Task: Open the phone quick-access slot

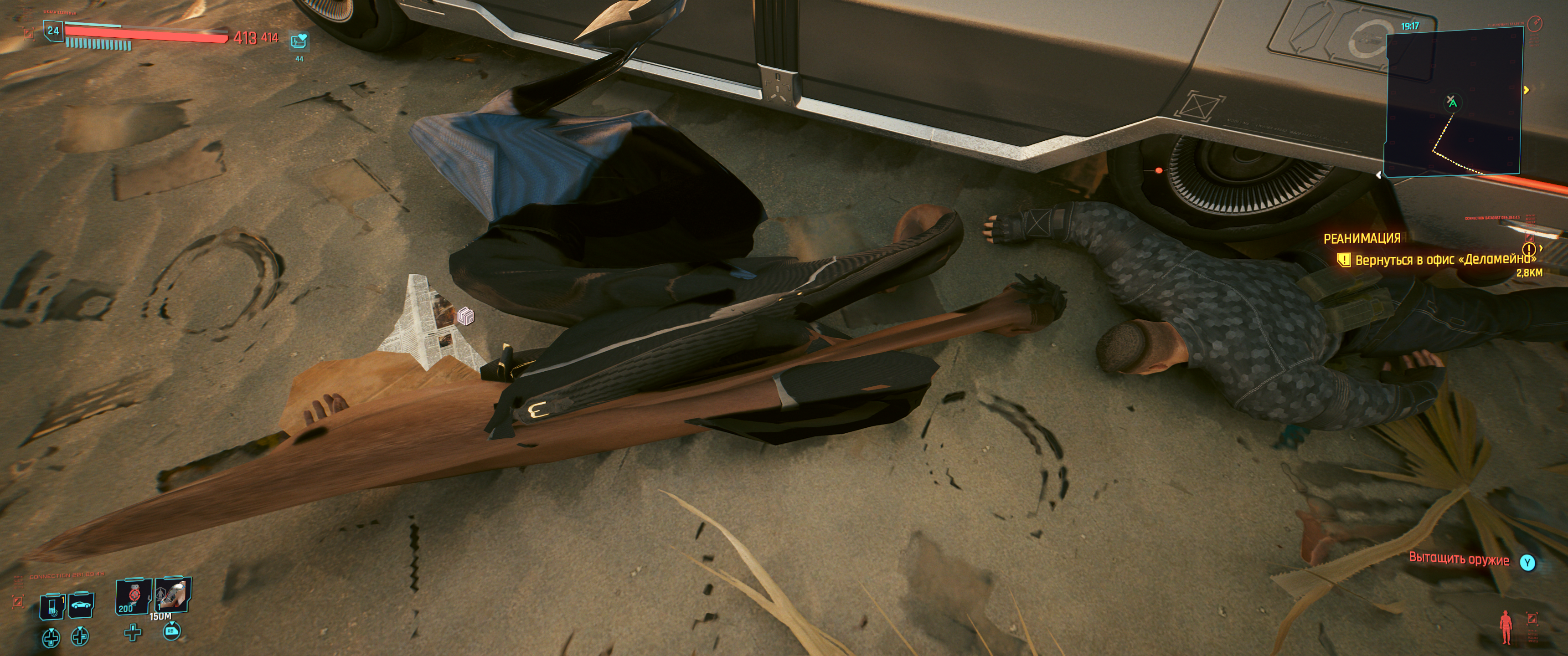Action: click(x=52, y=607)
